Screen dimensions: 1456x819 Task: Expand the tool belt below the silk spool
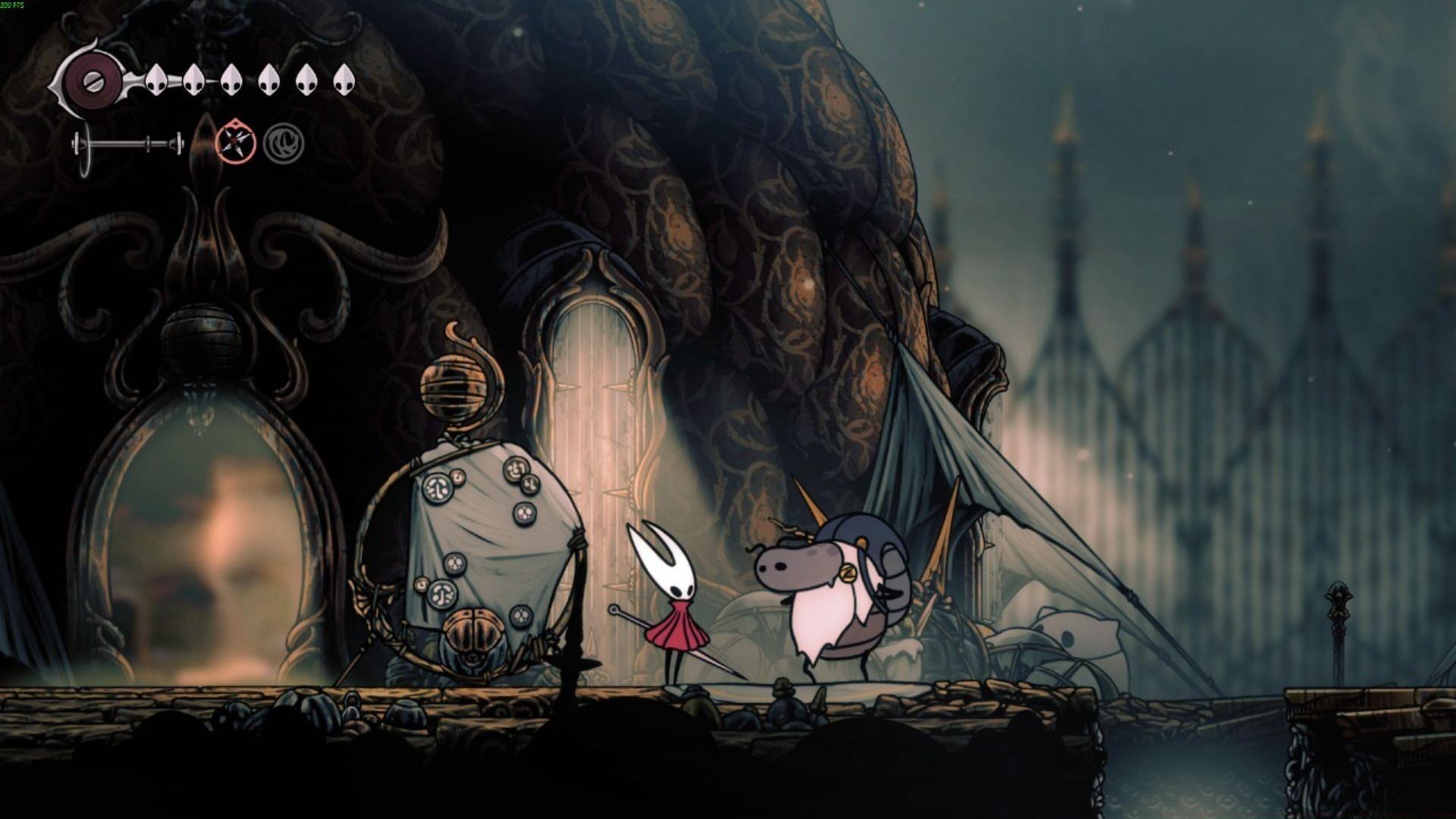click(x=129, y=144)
